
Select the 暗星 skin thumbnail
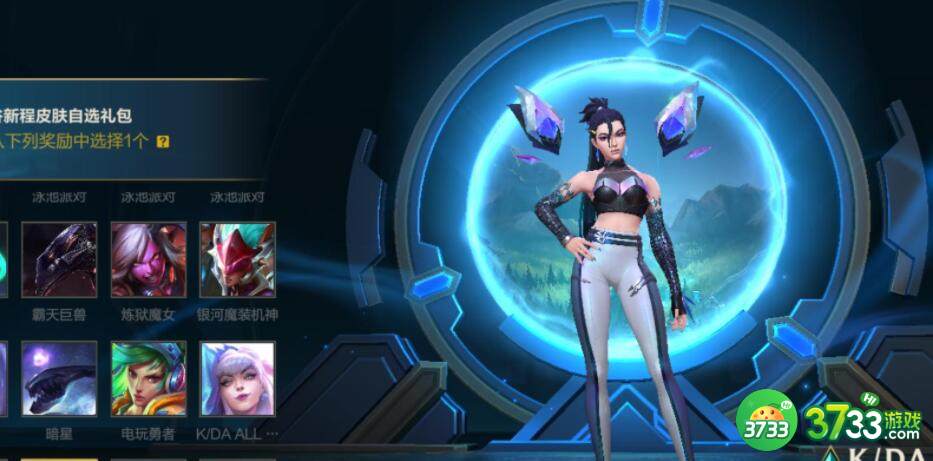pyautogui.click(x=59, y=379)
